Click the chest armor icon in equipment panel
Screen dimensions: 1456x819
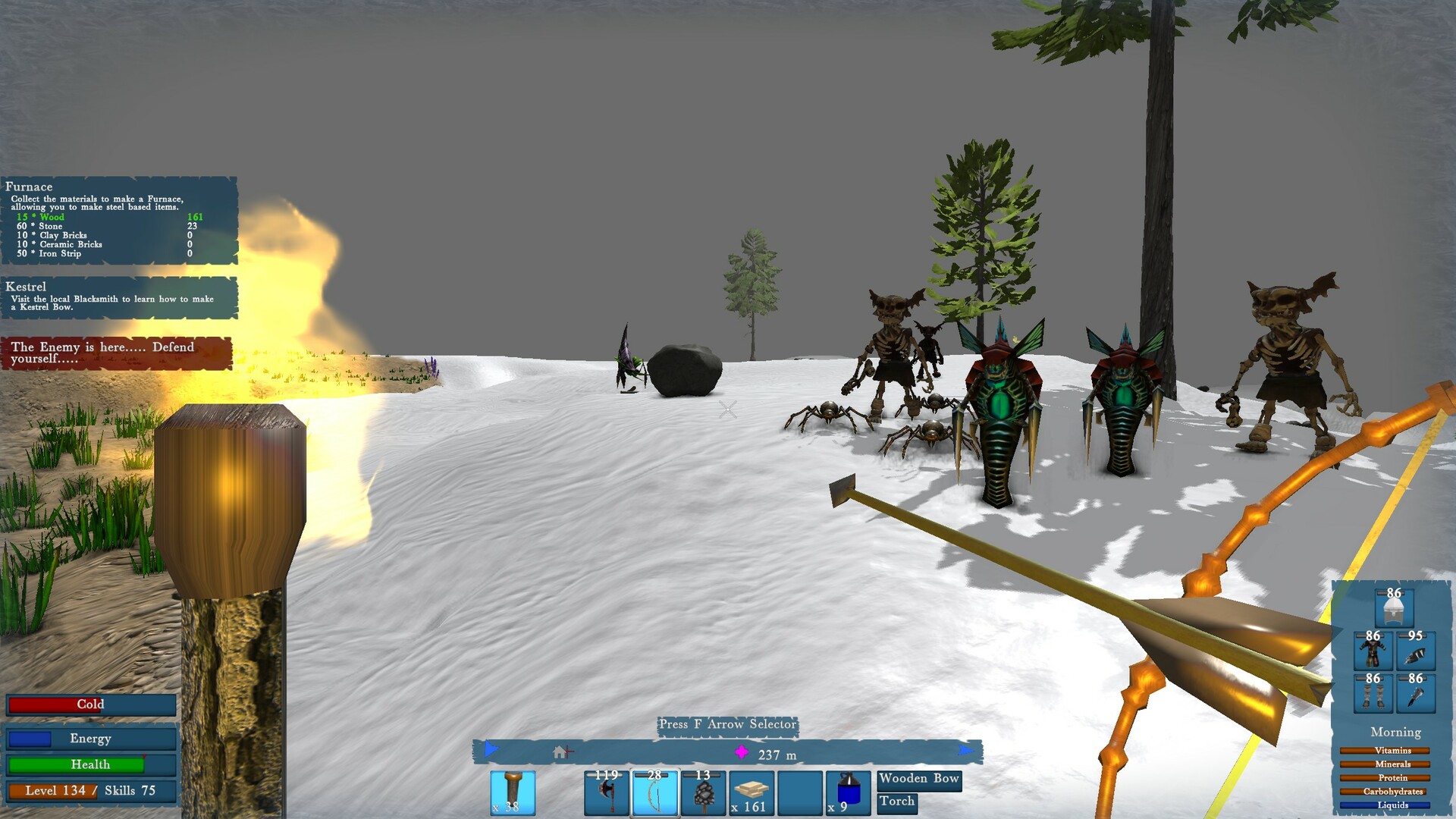[1373, 651]
